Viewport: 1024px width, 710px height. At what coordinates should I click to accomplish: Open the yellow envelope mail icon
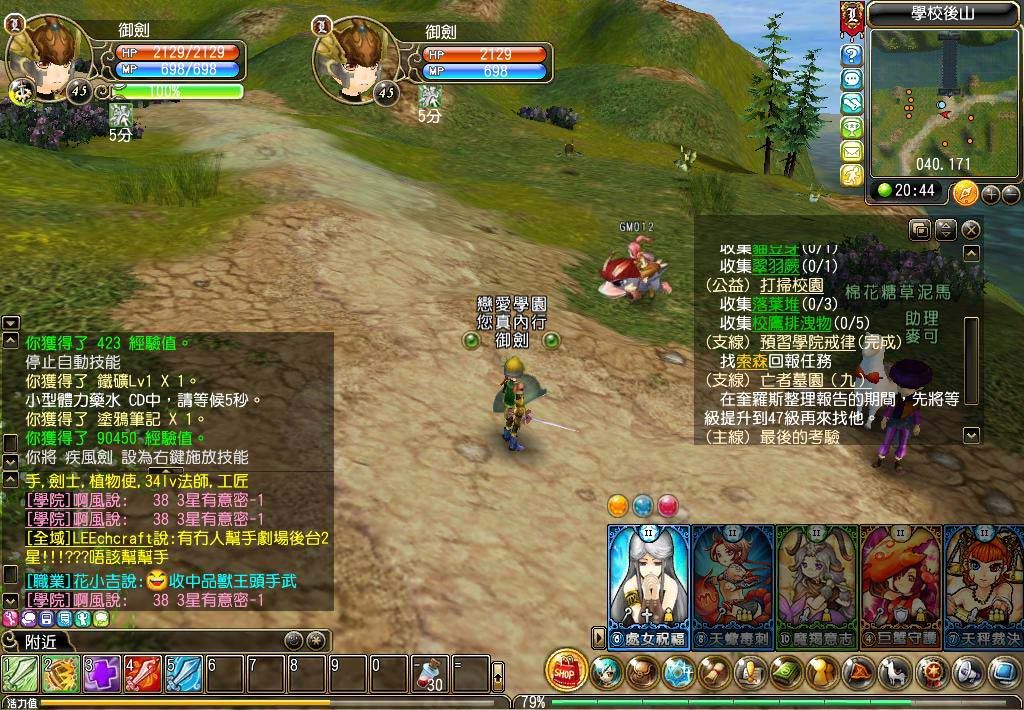pos(852,151)
